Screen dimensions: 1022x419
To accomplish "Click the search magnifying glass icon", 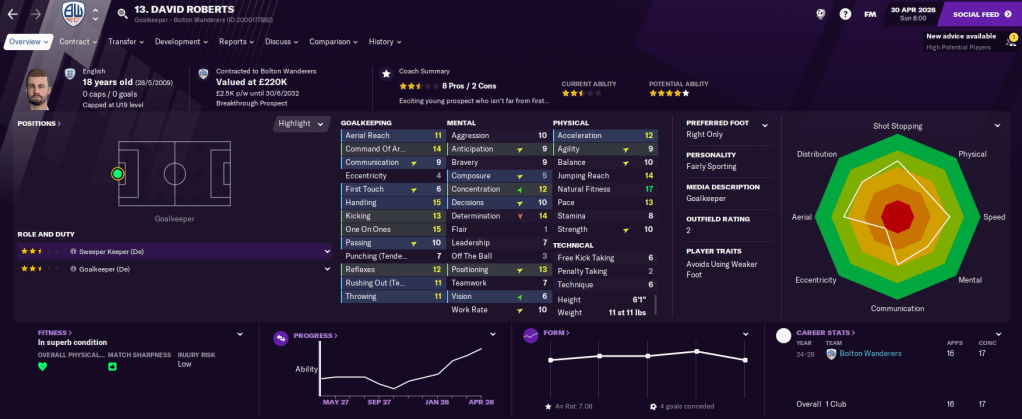I will coord(122,14).
